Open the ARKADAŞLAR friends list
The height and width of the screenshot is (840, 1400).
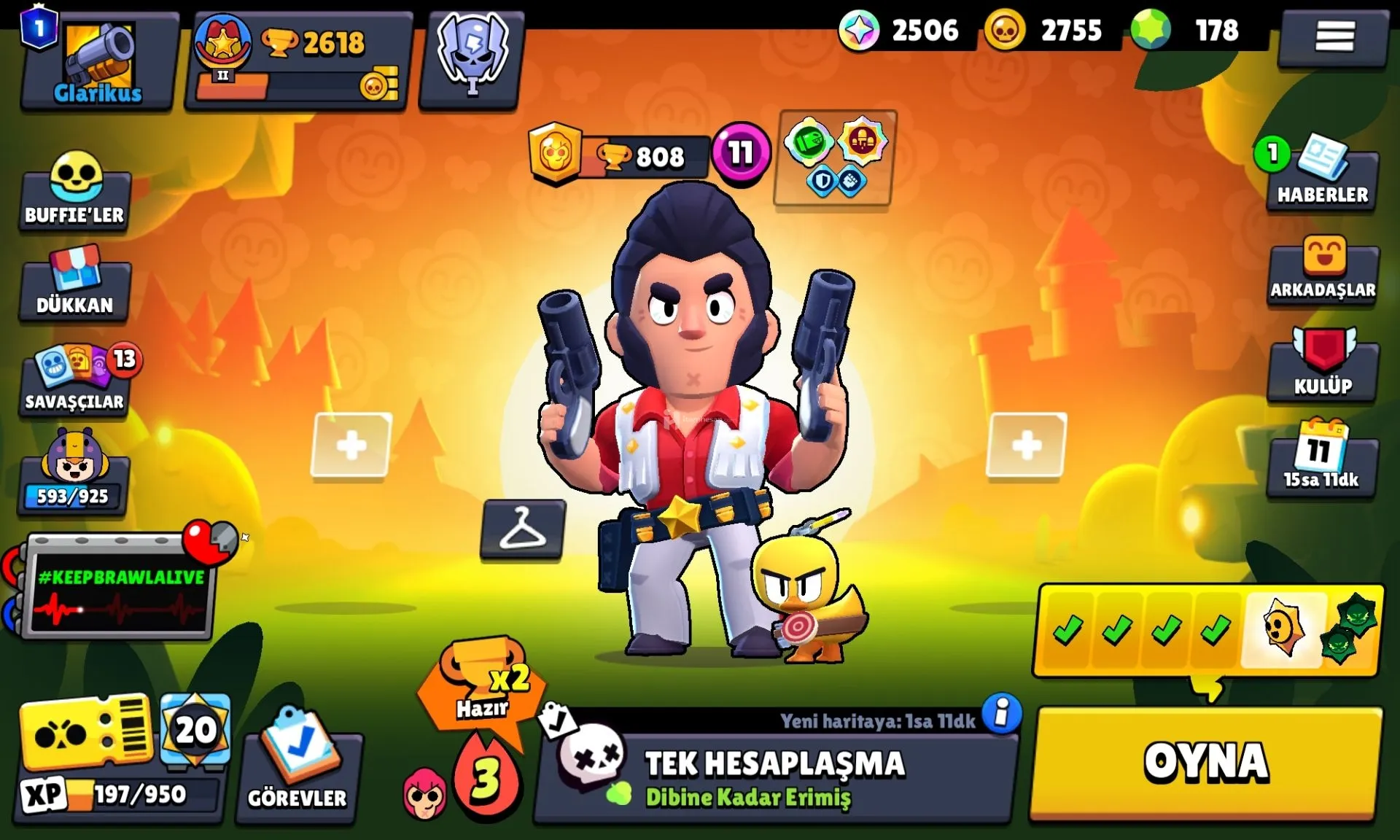[1323, 270]
